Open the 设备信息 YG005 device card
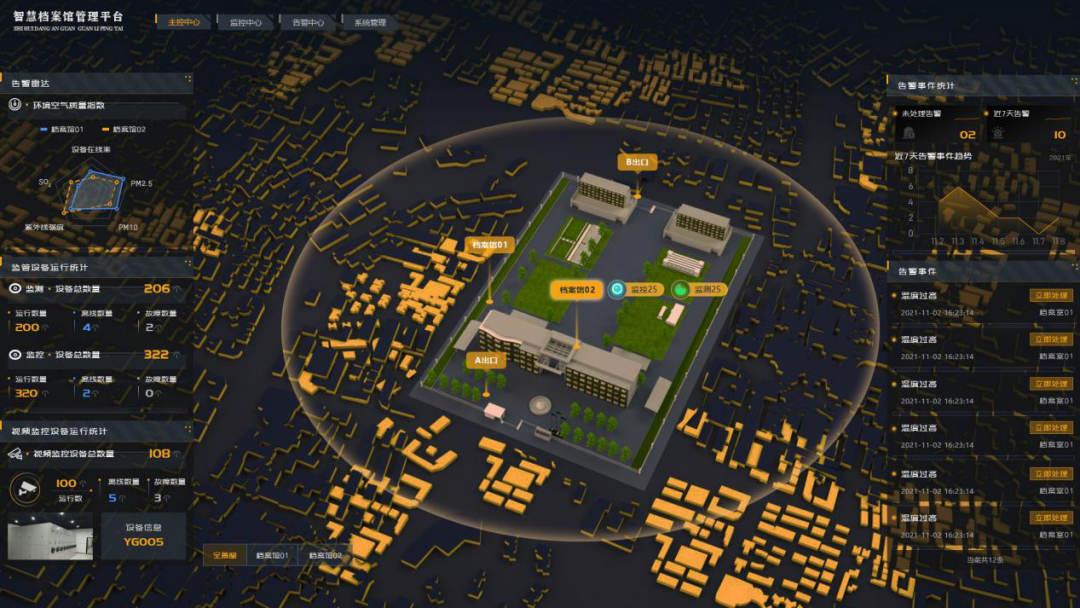Image resolution: width=1080 pixels, height=608 pixels. point(143,536)
